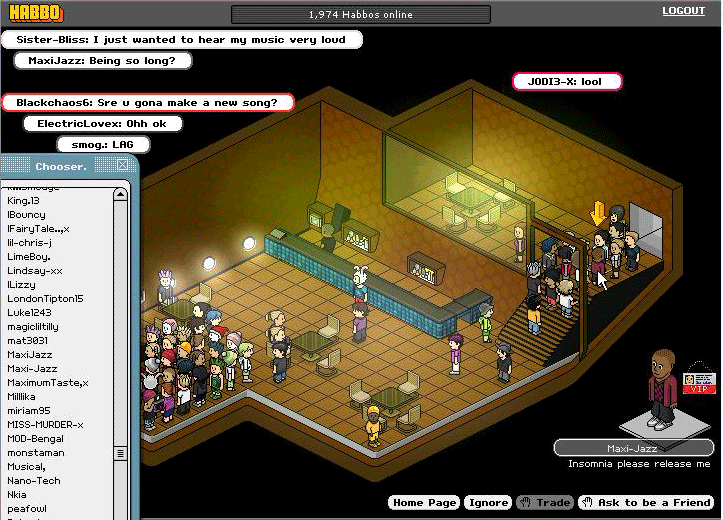The width and height of the screenshot is (723, 520).
Task: Select King.13 in the Chooser list
Action: 23,201
